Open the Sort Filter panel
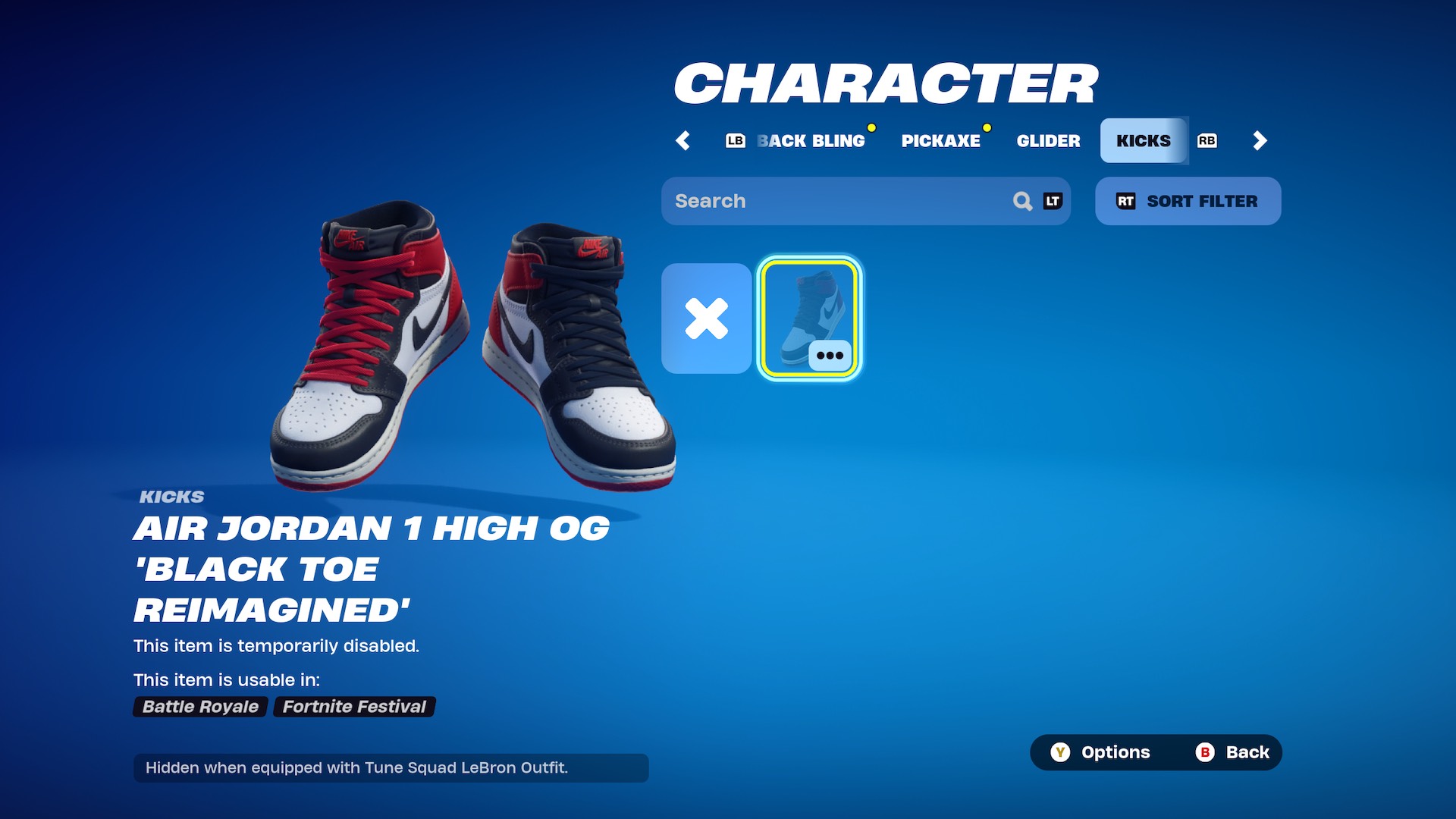The width and height of the screenshot is (1456, 819). 1188,201
